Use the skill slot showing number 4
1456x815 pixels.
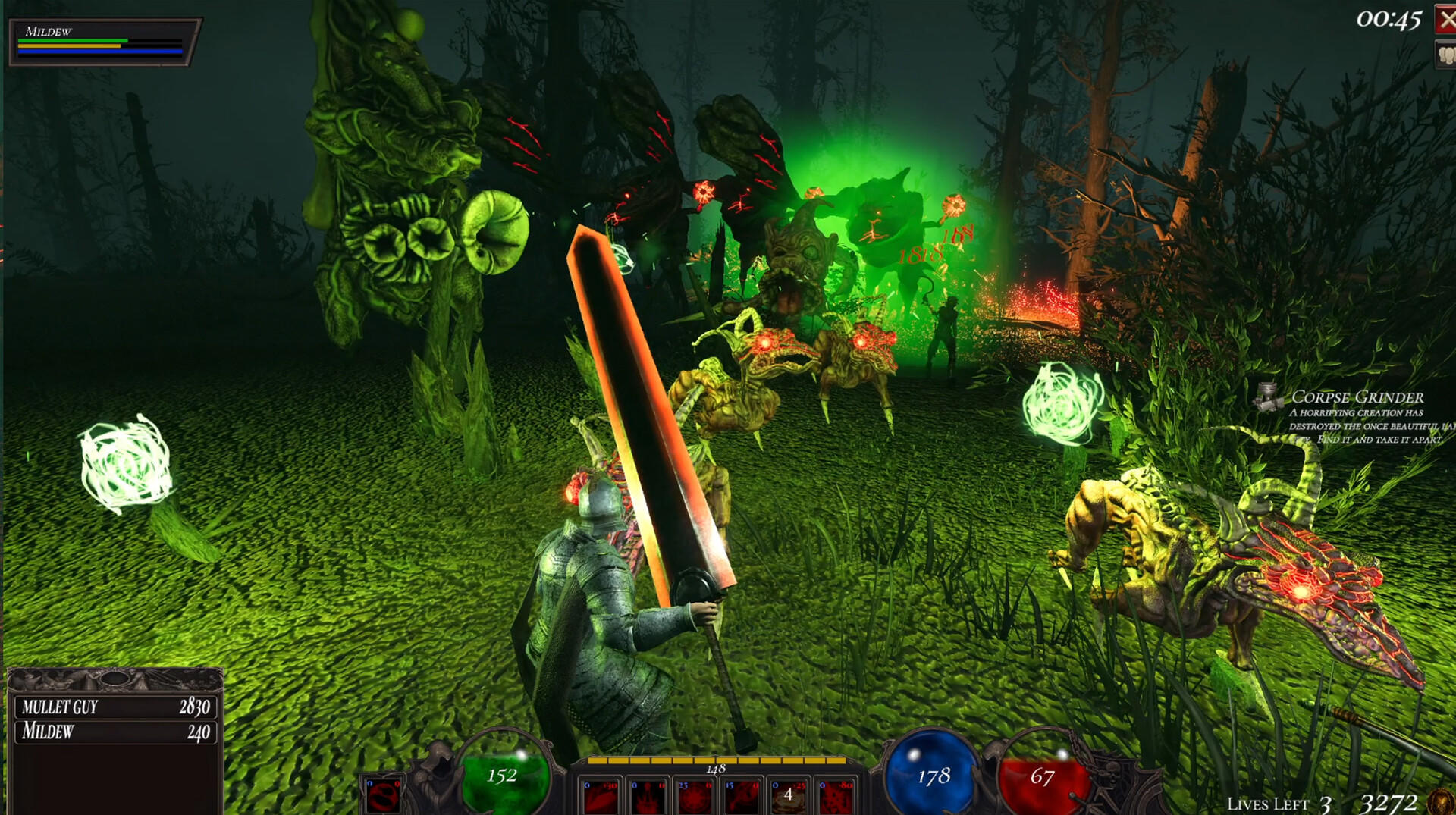tap(788, 796)
